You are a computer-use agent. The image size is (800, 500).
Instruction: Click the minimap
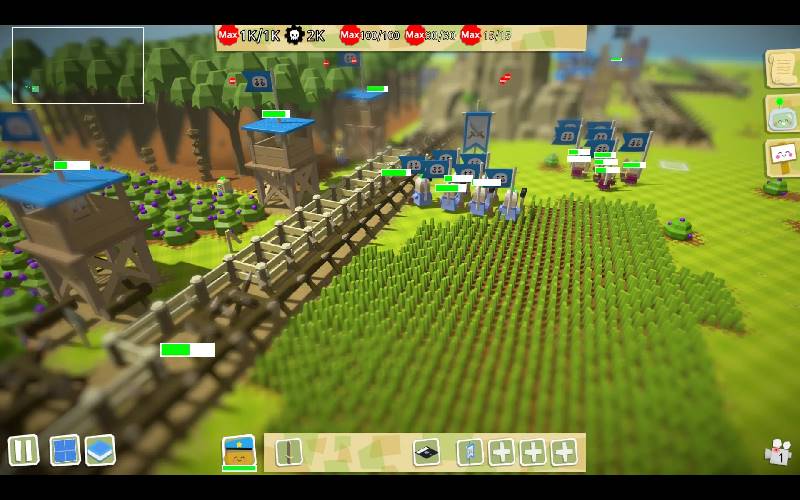[78, 65]
